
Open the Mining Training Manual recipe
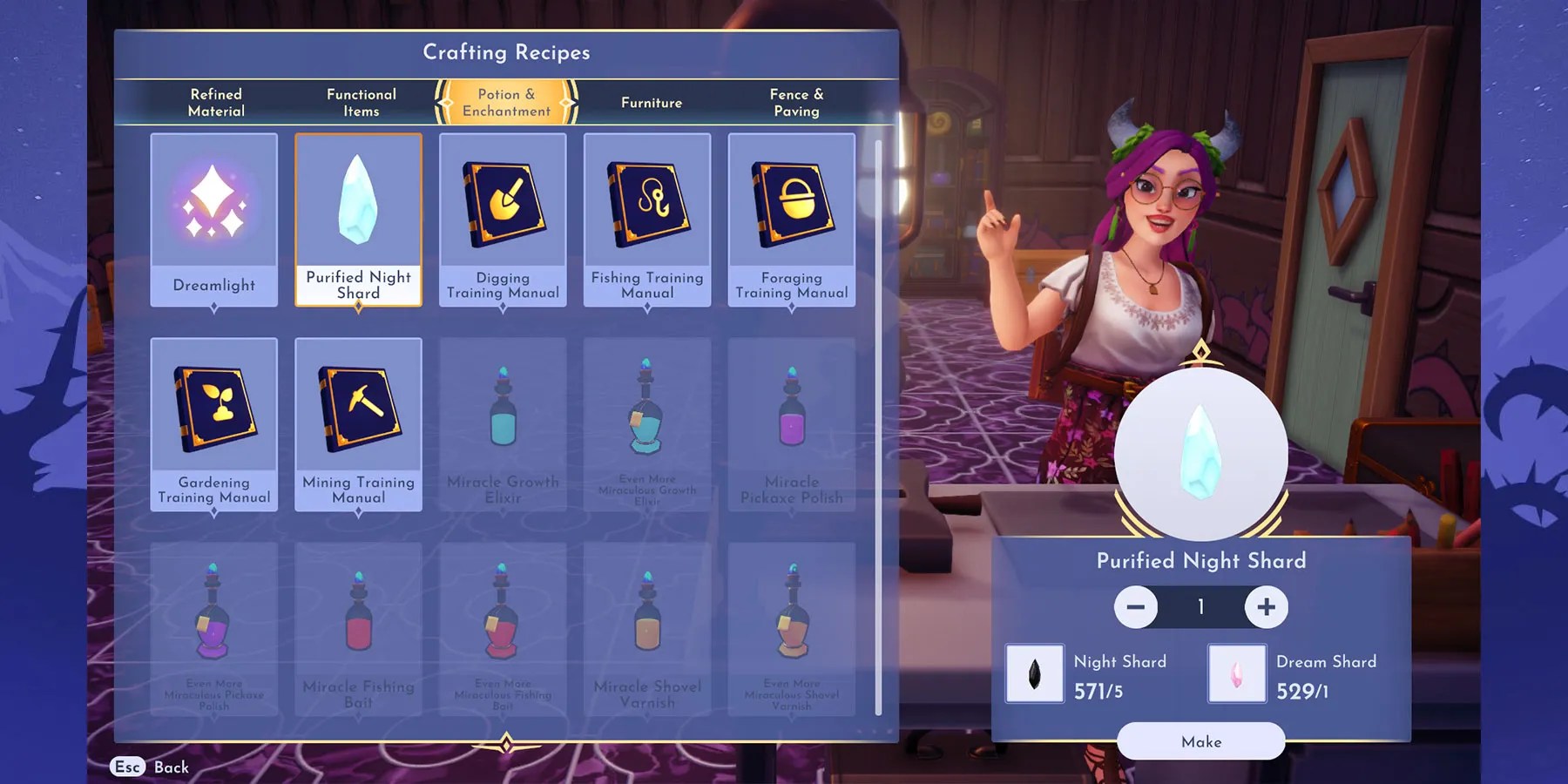point(359,424)
